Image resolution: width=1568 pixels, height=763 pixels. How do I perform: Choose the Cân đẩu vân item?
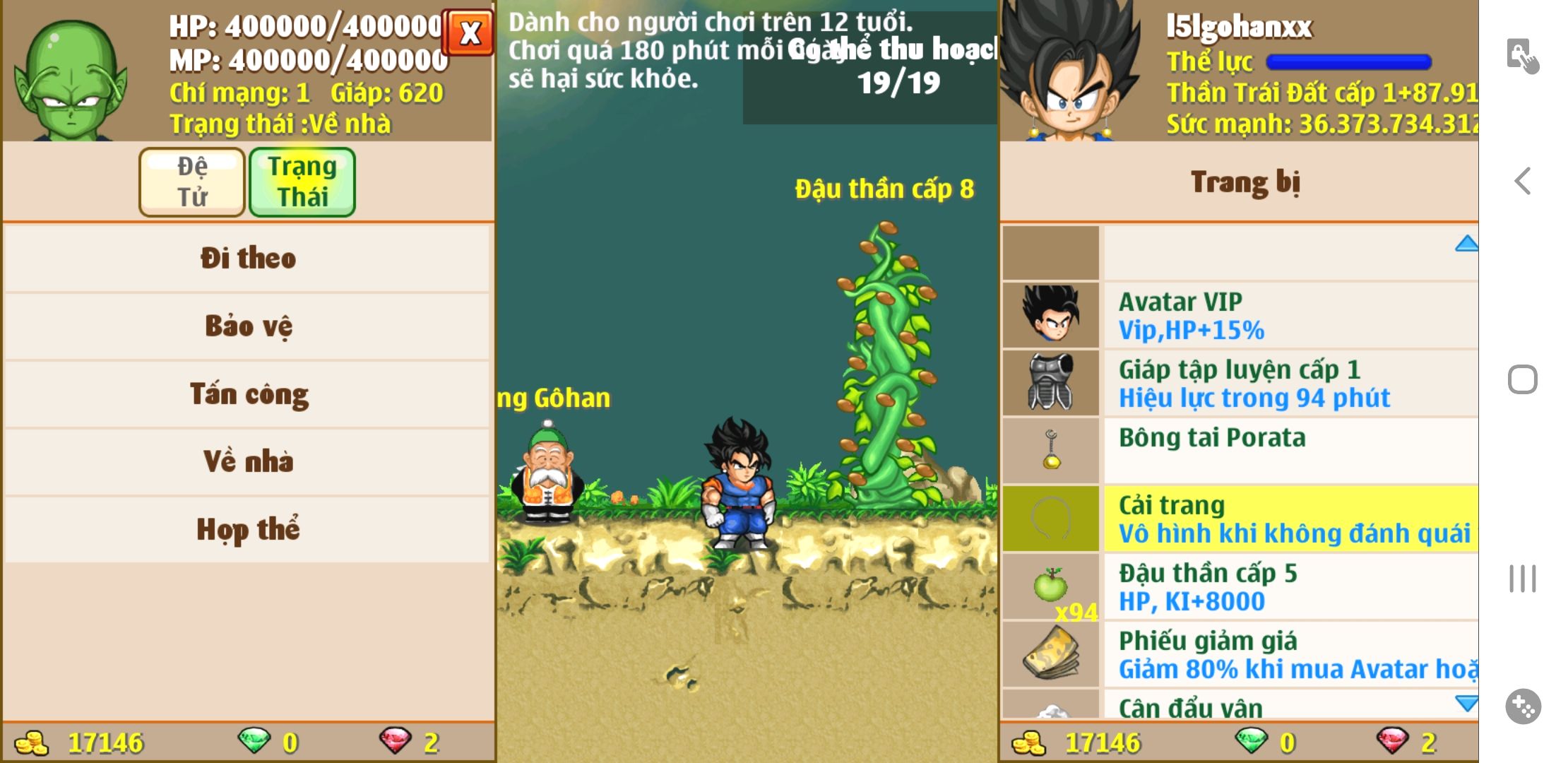[x=1289, y=708]
